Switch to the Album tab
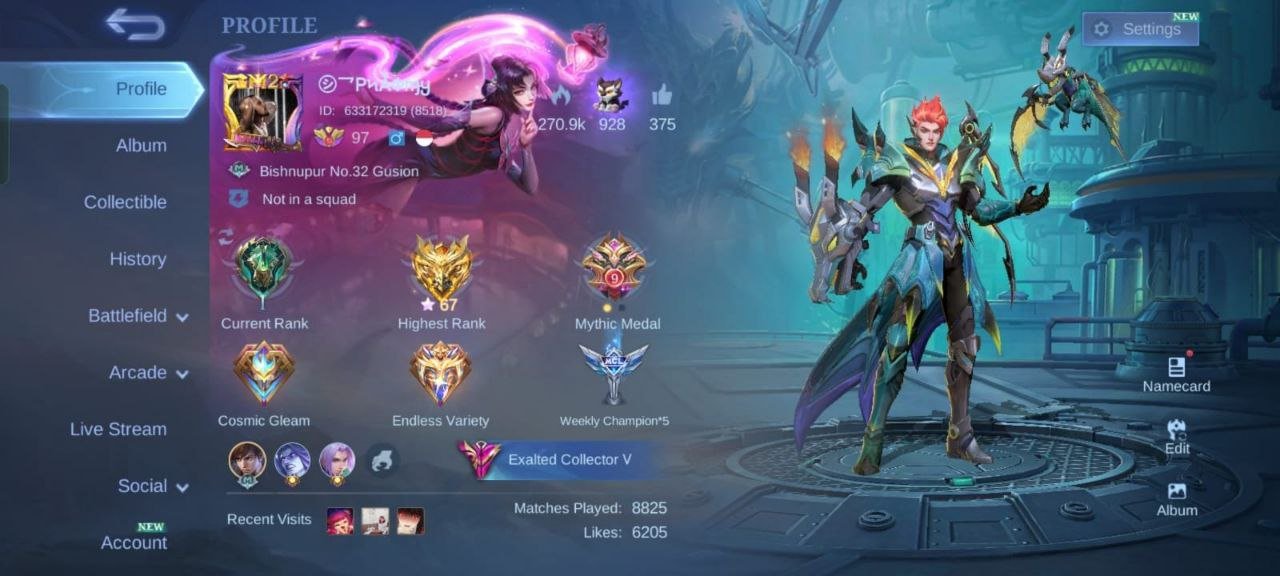Screen dimensions: 1280x576 click(141, 145)
